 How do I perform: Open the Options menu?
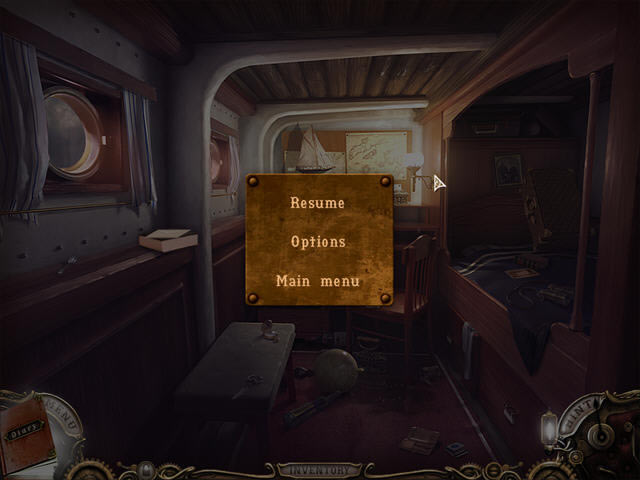coord(318,242)
